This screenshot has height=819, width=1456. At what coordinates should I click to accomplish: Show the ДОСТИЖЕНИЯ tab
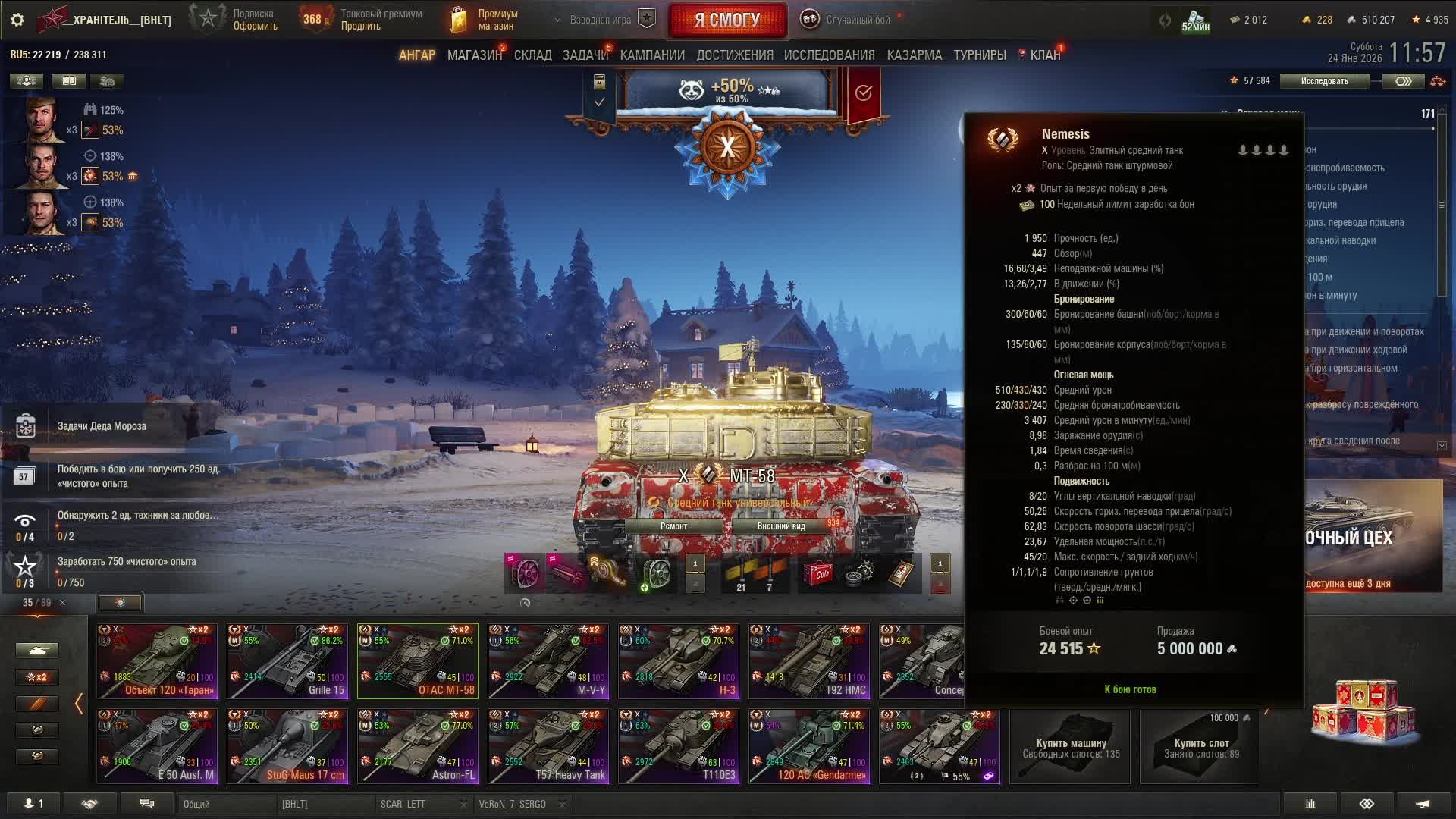click(734, 55)
